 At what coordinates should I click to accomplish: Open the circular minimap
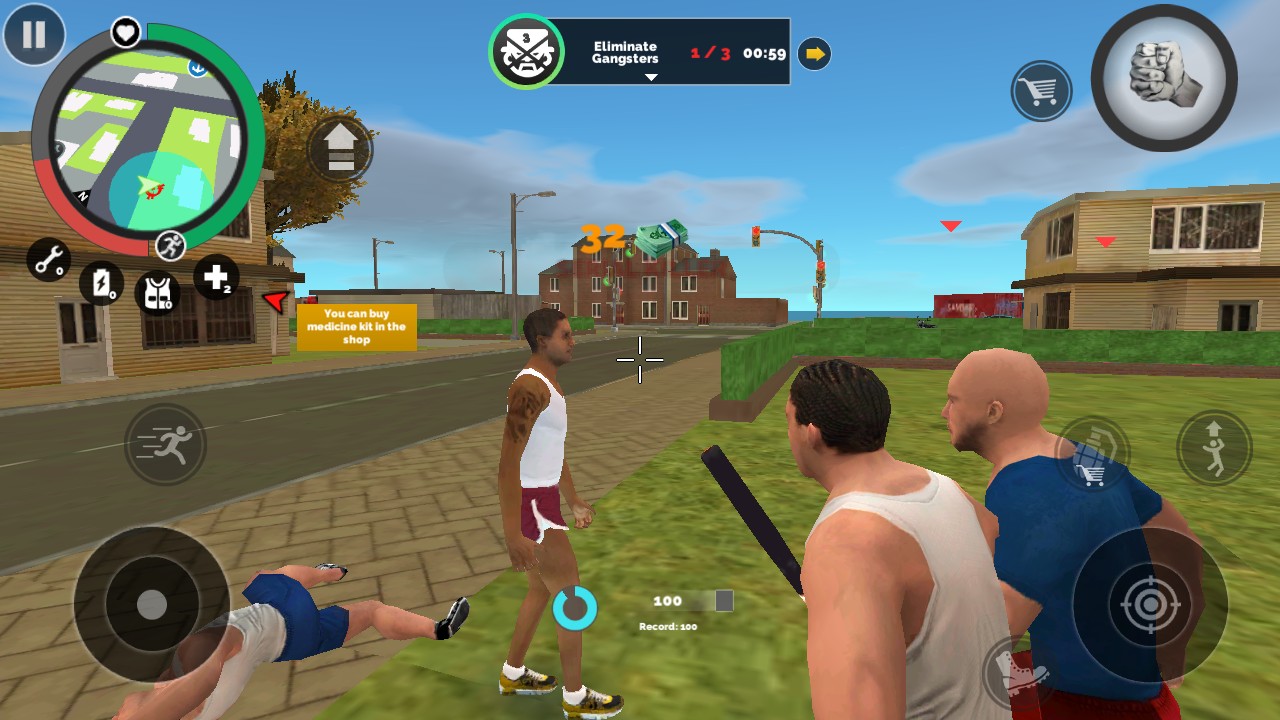pyautogui.click(x=148, y=140)
